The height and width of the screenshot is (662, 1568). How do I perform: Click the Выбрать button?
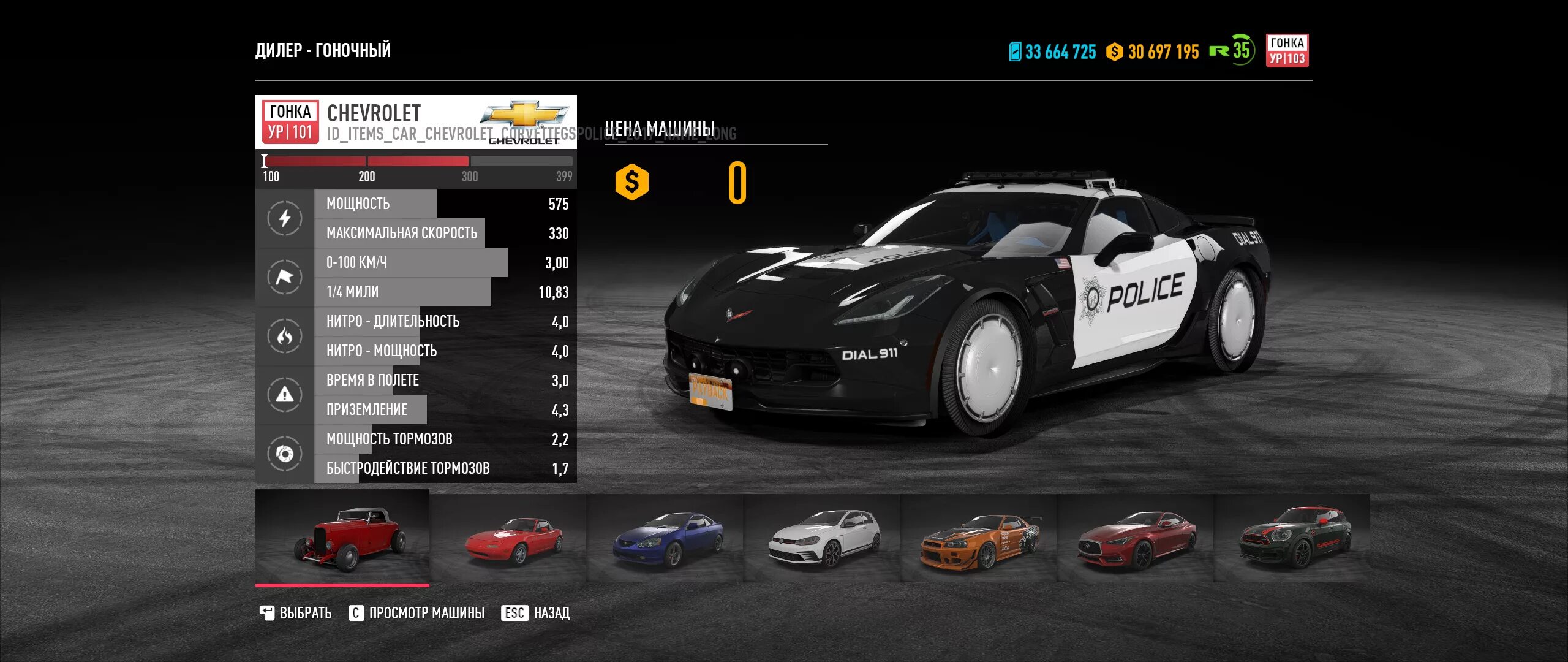[x=296, y=613]
